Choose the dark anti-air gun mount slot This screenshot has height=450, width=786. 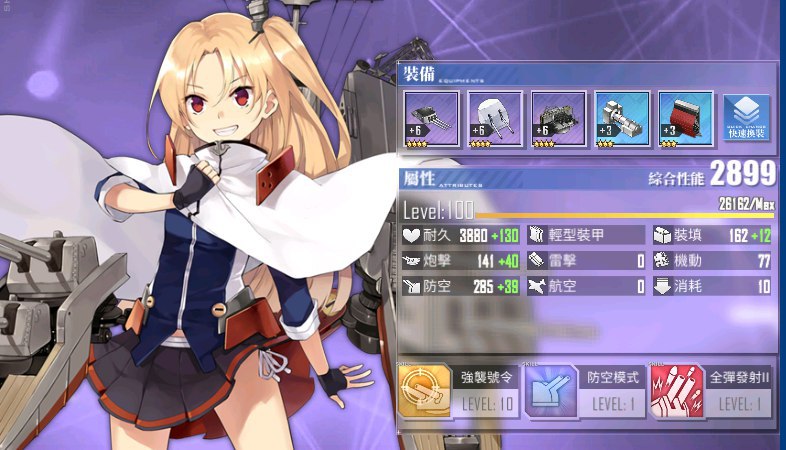pyautogui.click(x=558, y=119)
